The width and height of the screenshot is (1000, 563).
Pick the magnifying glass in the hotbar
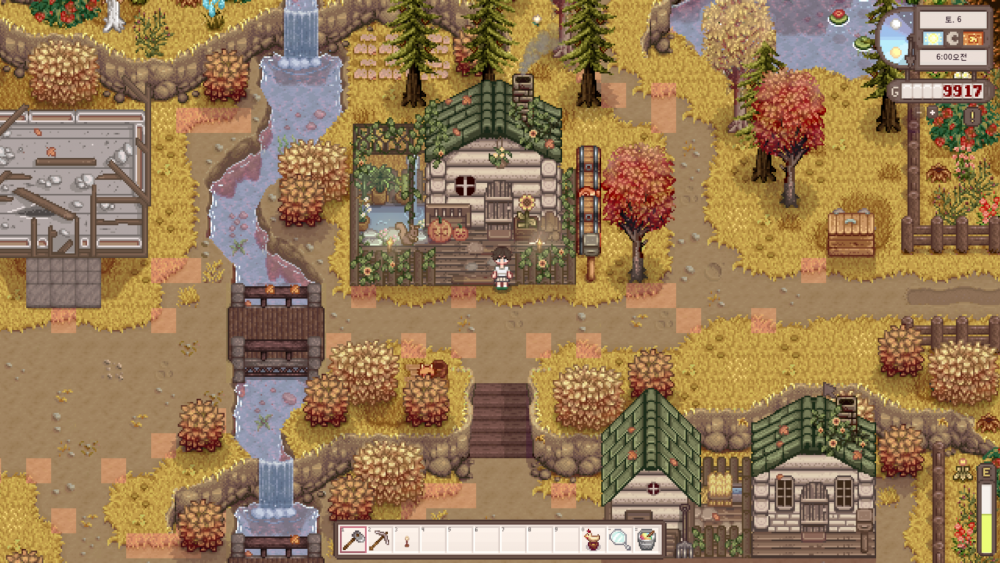click(620, 539)
